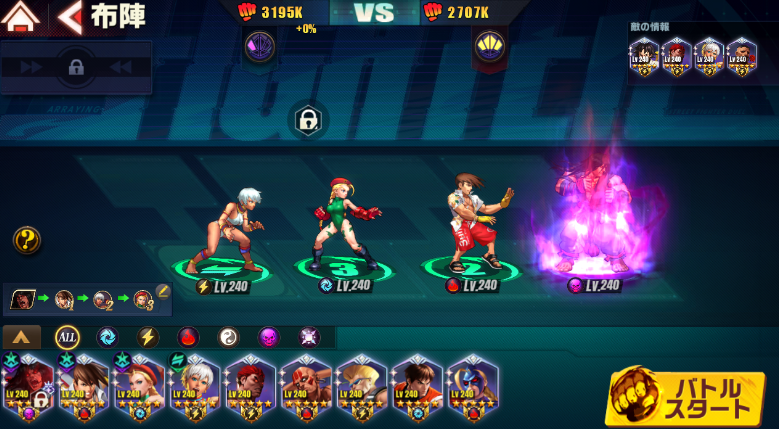Filter fighters by lightning bolt element

(147, 337)
